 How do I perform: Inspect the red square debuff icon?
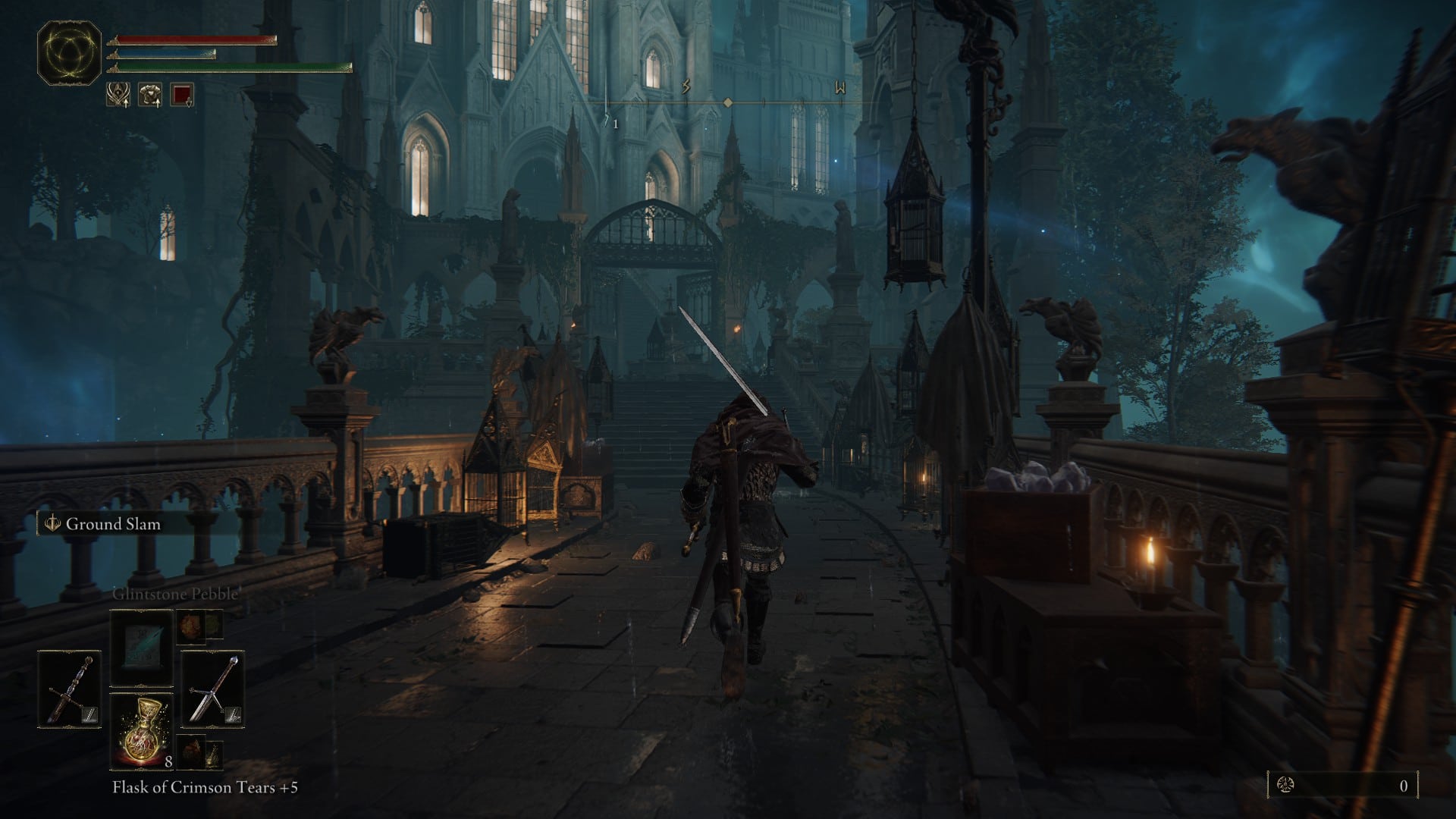[182, 95]
